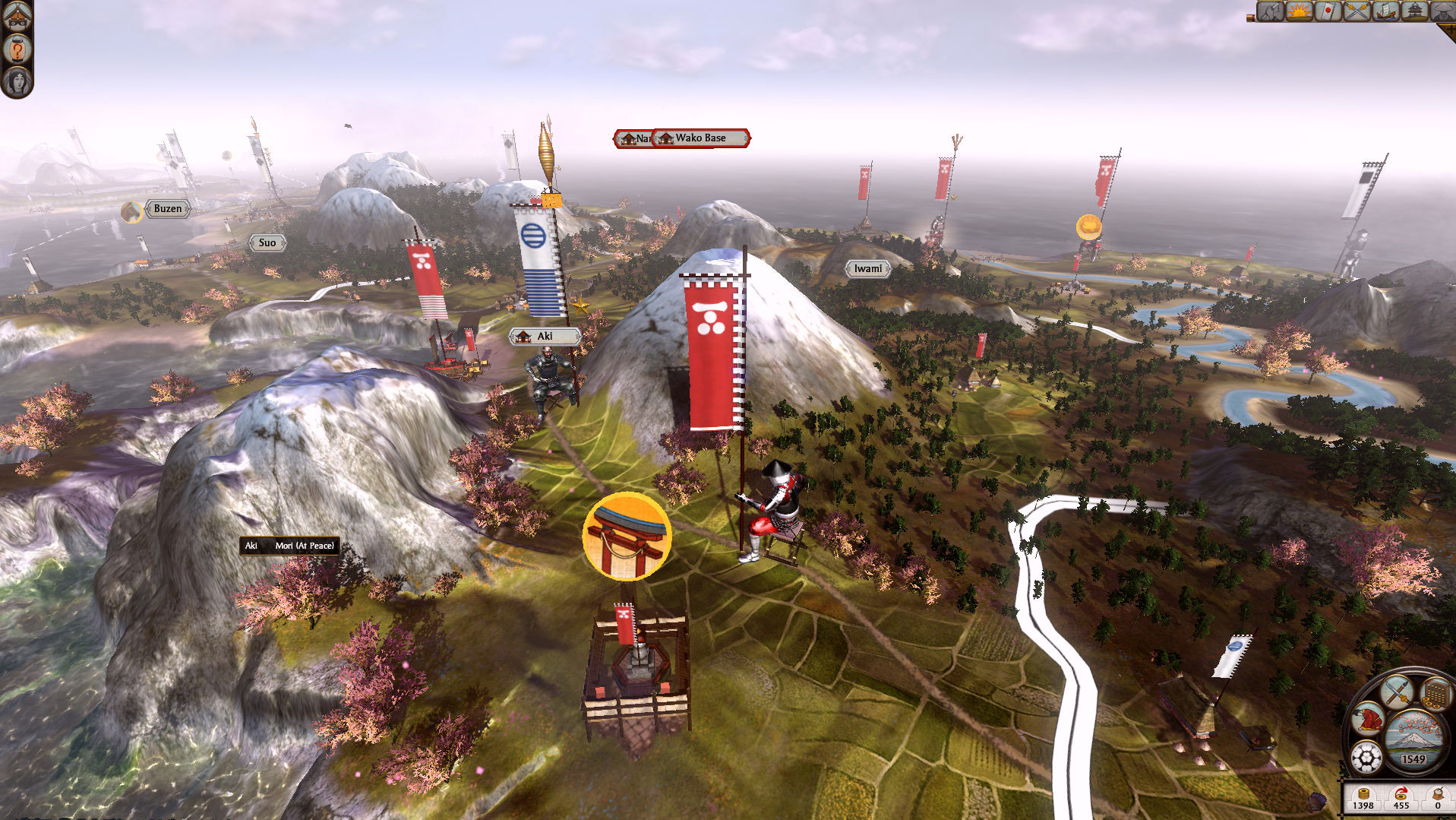End turn via Mount Fuji 1549 button
Screen dimensions: 1456x820
coord(1413,739)
